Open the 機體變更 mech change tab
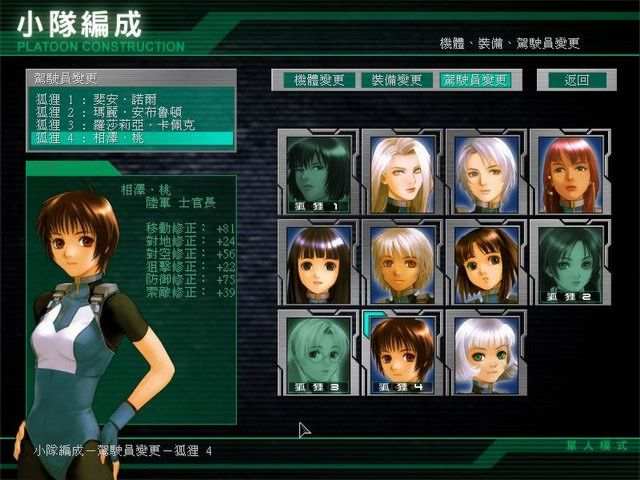The height and width of the screenshot is (480, 640). click(x=312, y=80)
